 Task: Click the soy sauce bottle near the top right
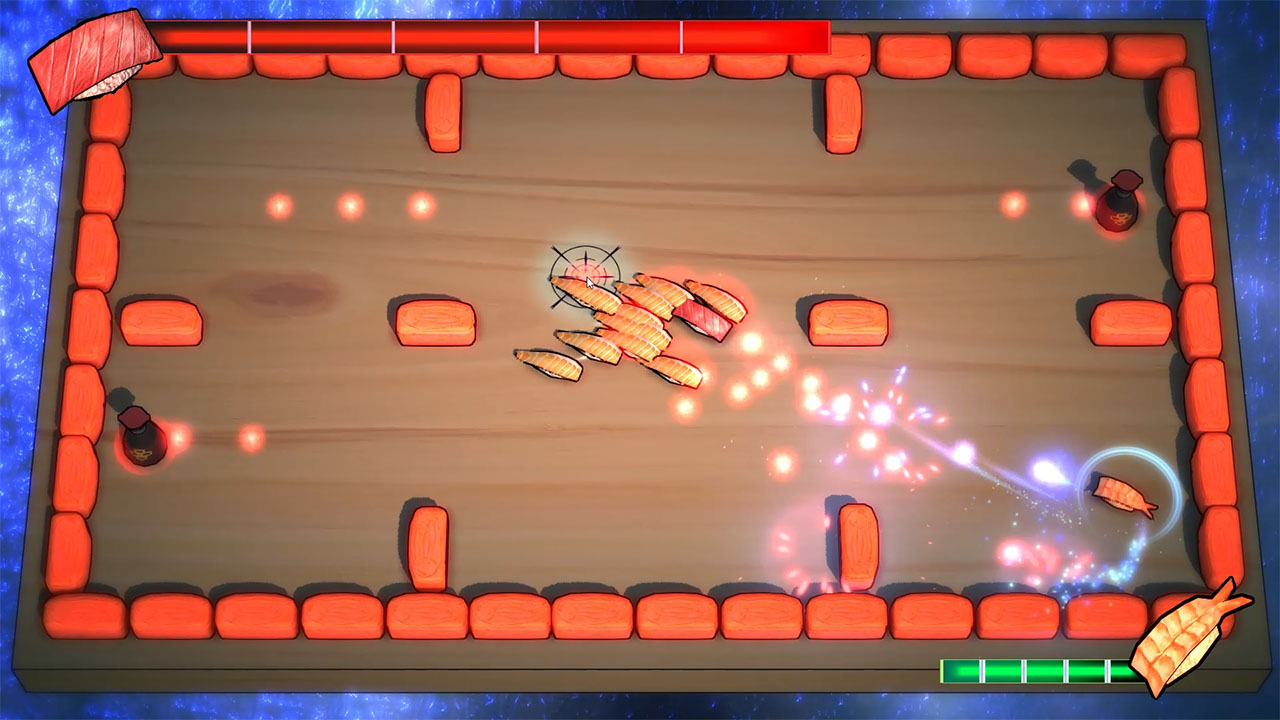click(1115, 205)
